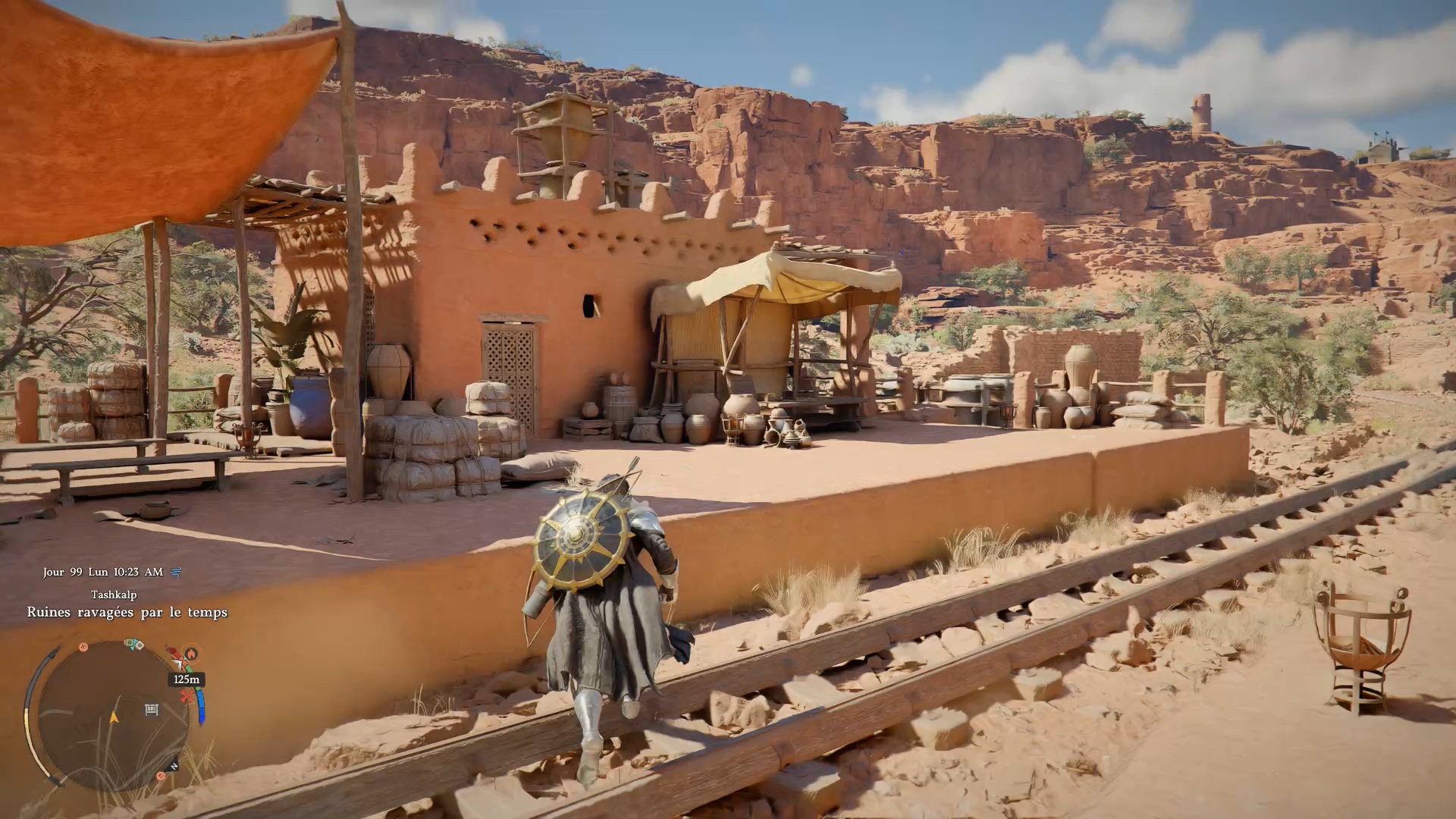Screen dimensions: 1456x819
Task: Click the North compass indicator on the minimap
Action: point(174,767)
